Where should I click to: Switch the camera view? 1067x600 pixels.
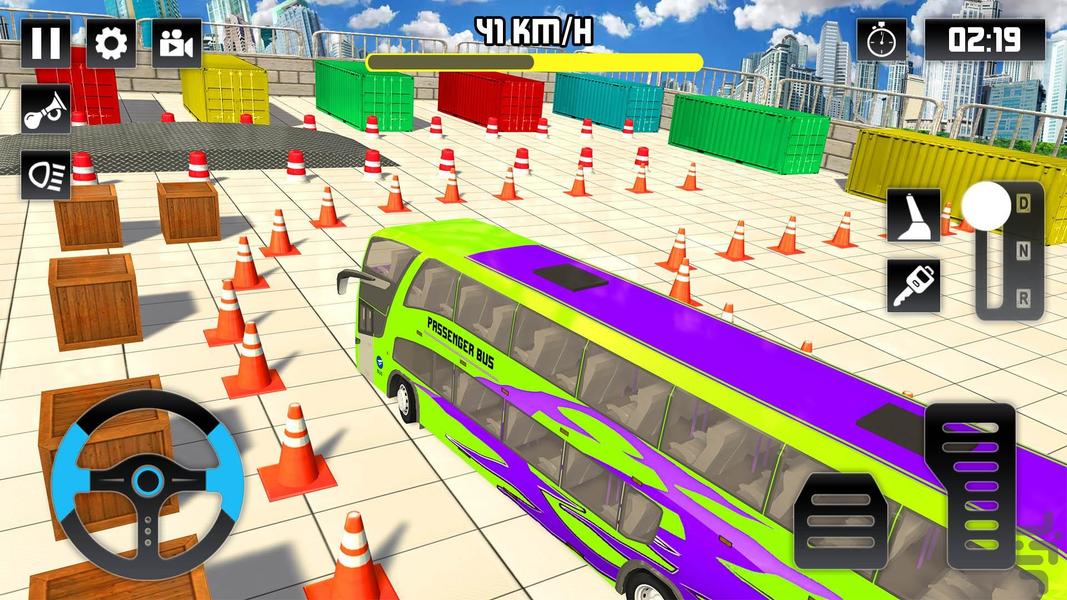tap(176, 44)
